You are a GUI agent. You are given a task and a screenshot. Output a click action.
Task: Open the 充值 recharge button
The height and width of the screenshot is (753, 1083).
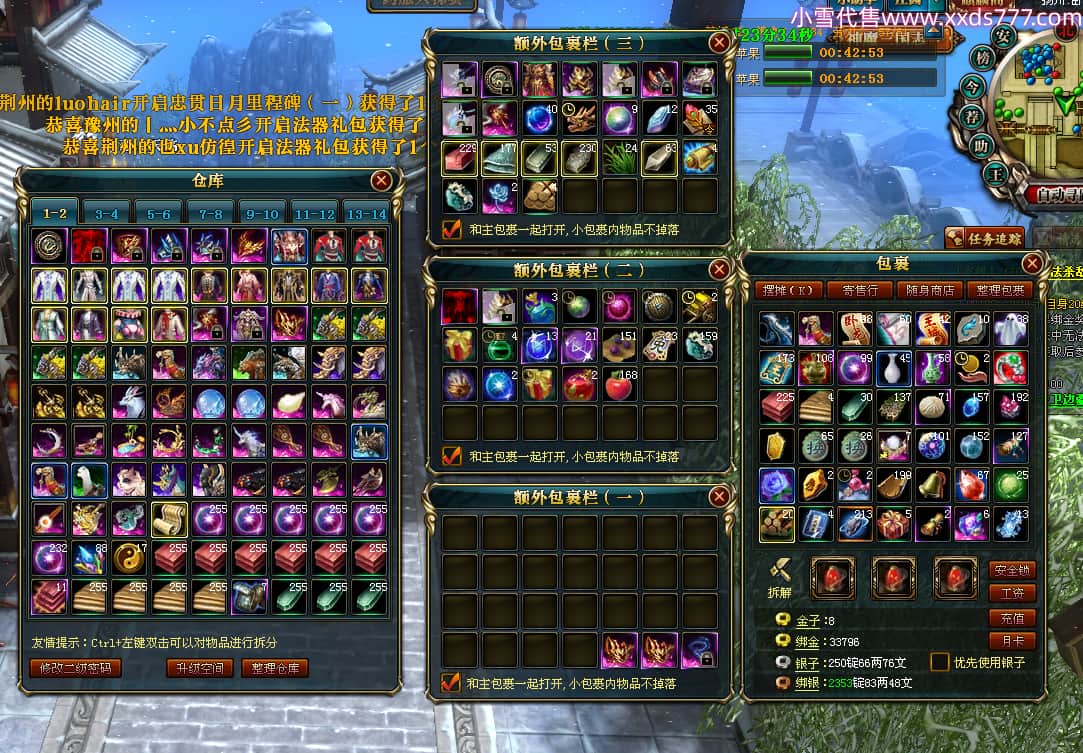tap(1011, 617)
